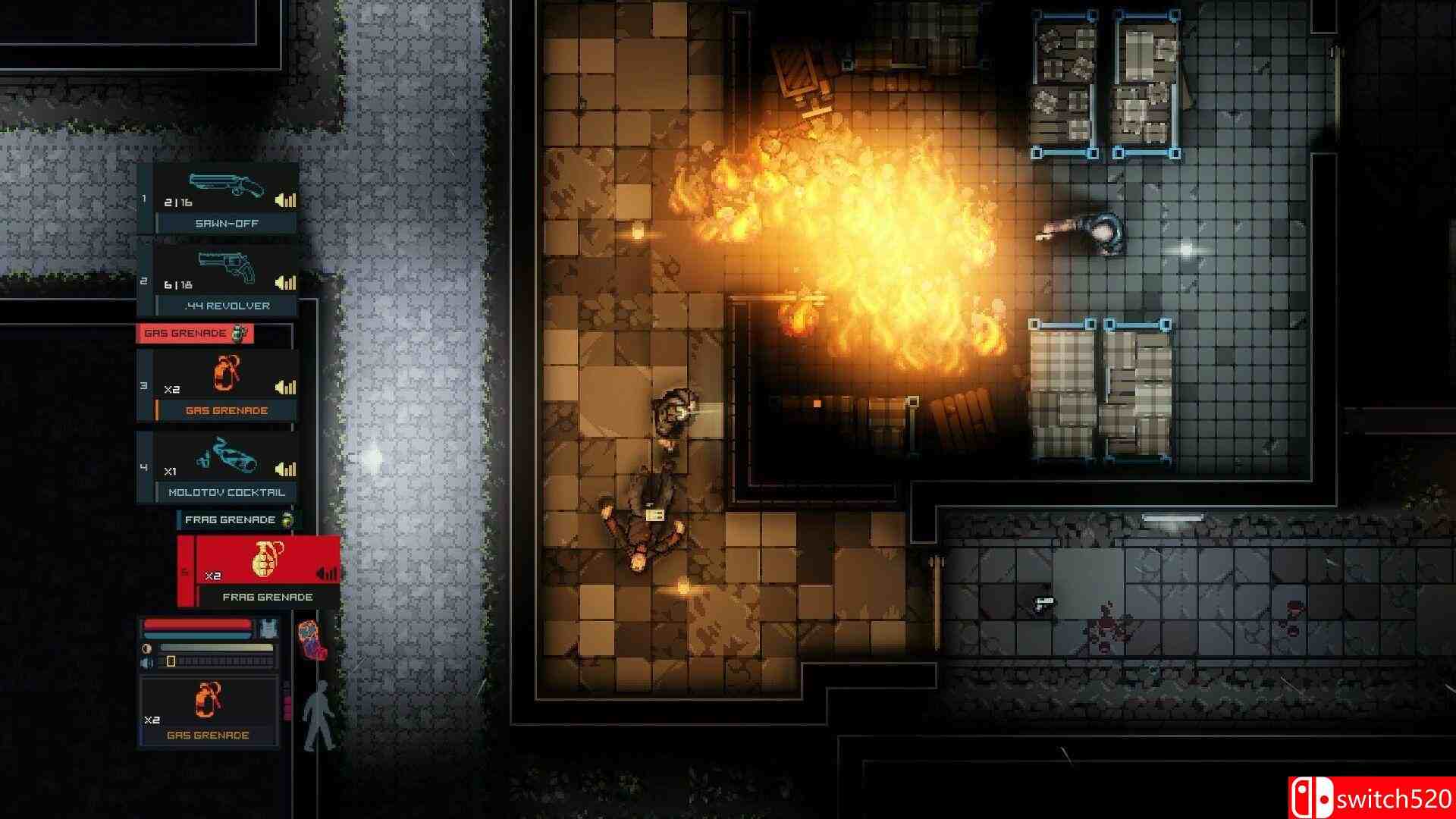1456x819 pixels.
Task: Click the SAWN-OFF label button
Action: point(227,223)
